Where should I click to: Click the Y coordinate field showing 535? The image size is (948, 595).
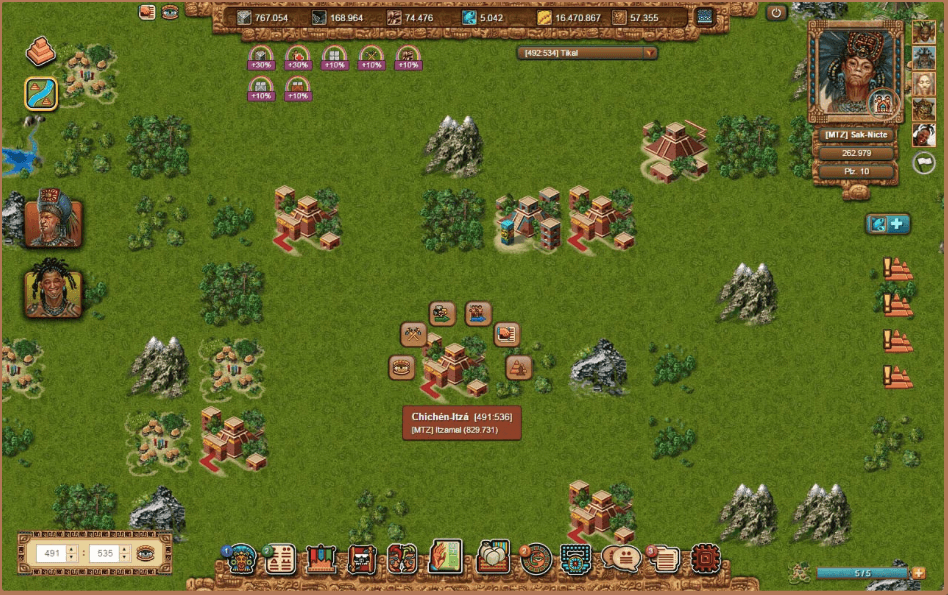coord(104,553)
